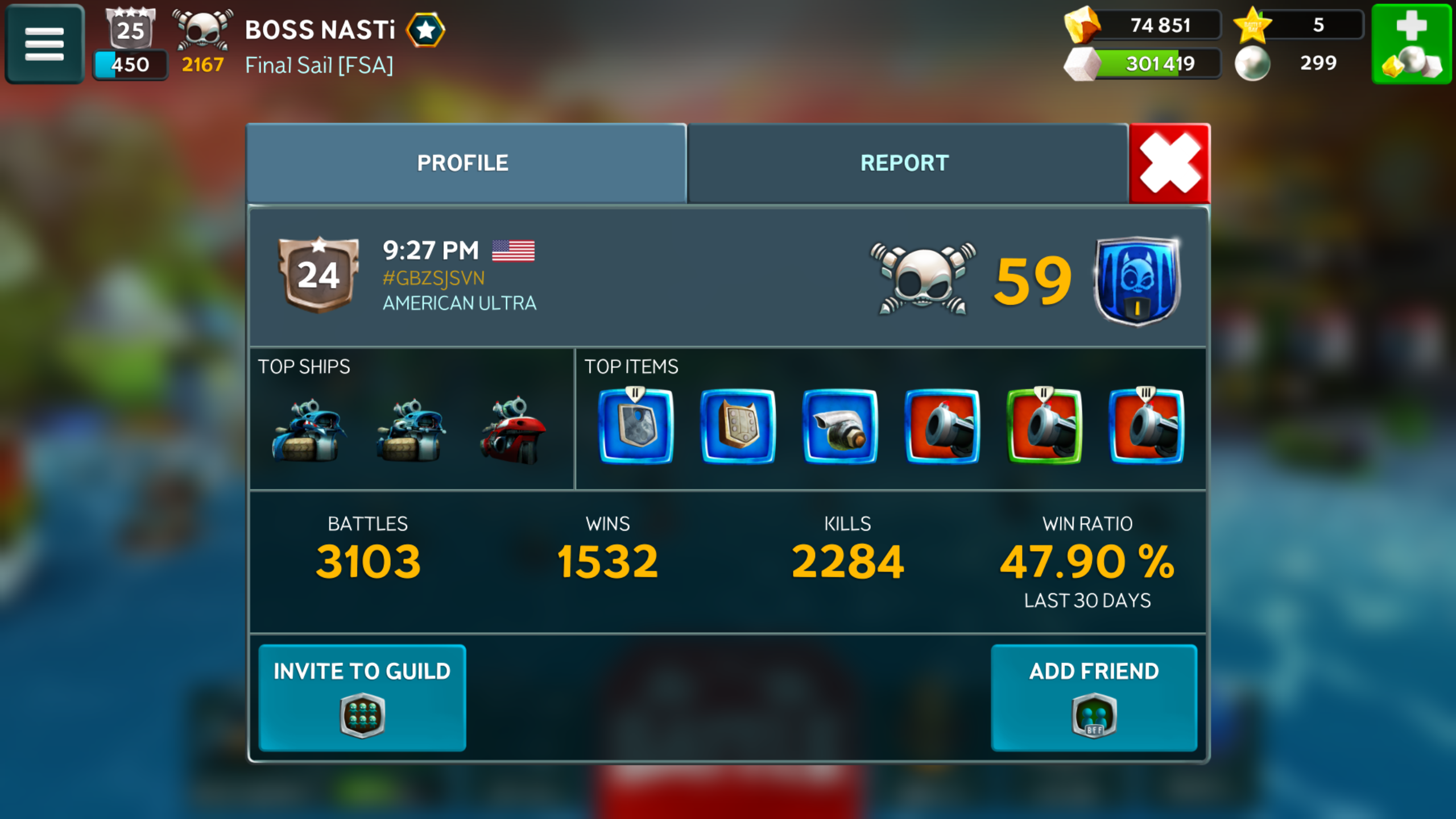Open the Final Sail [FSA] guild
1456x819 pixels.
pyautogui.click(x=318, y=65)
